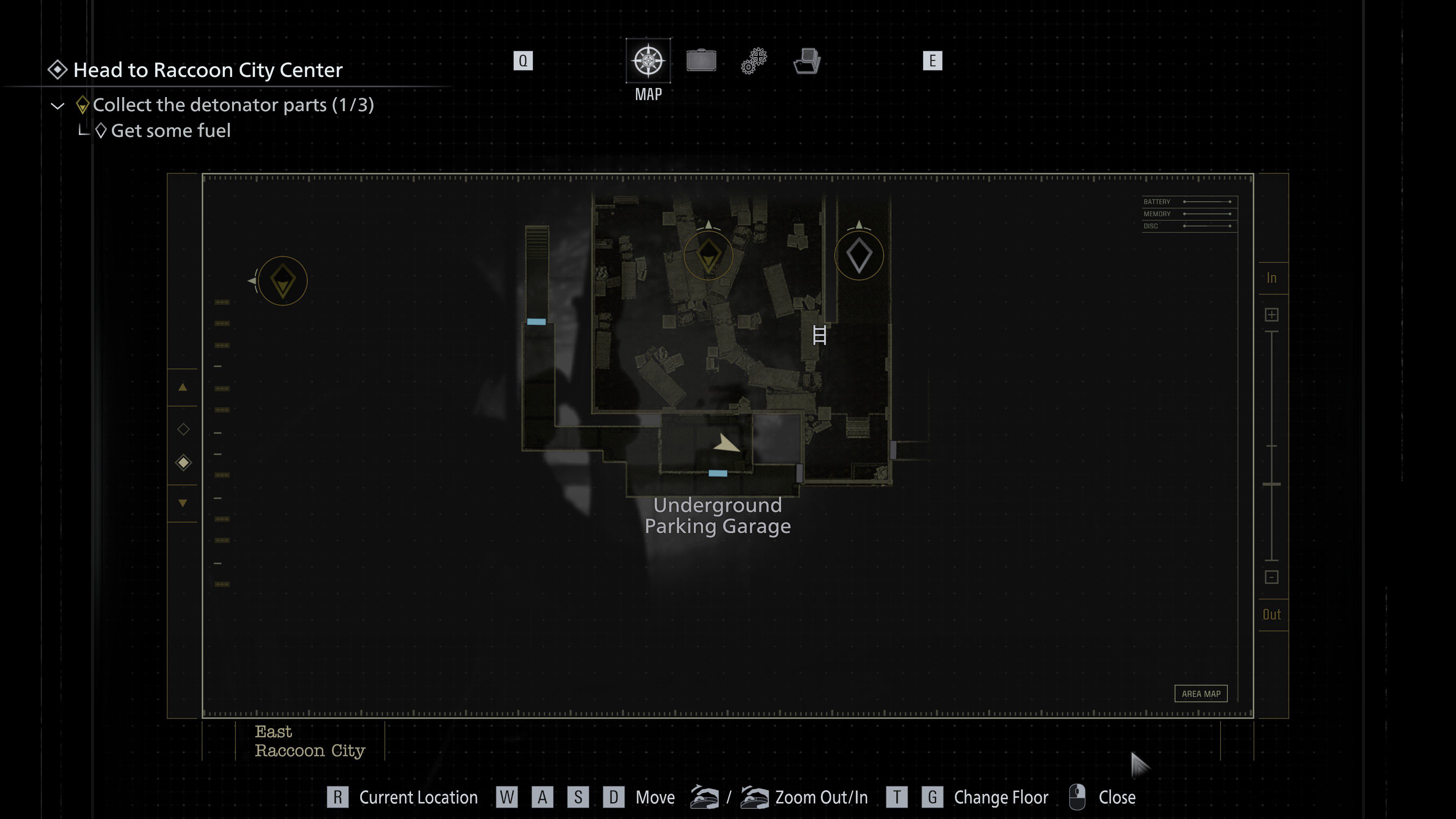The width and height of the screenshot is (1456, 819).
Task: Click the zoom slider handle on the right
Action: point(1272,485)
